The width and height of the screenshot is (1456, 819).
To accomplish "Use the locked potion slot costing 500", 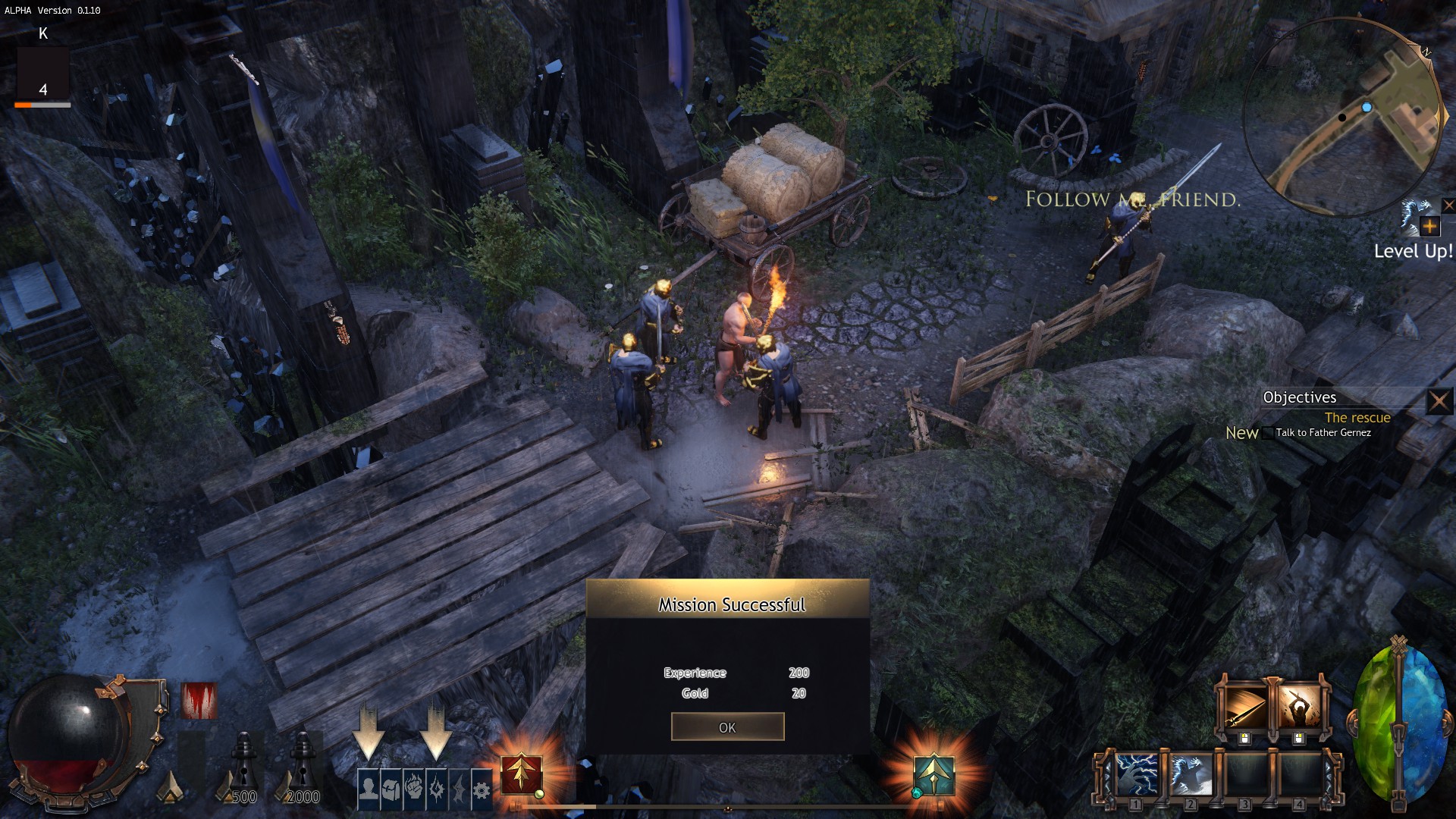I will [243, 766].
